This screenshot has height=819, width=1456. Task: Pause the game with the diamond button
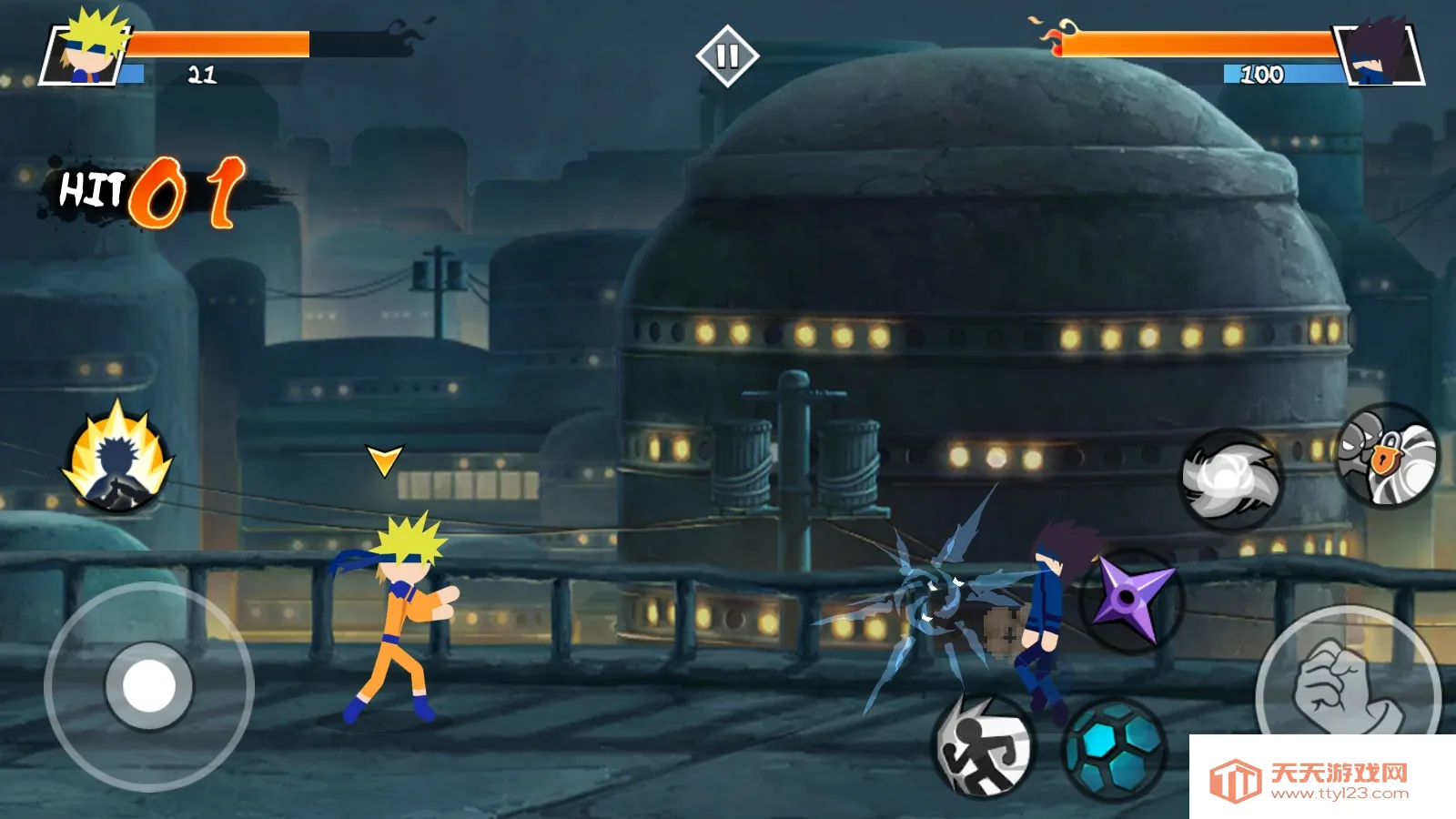726,56
